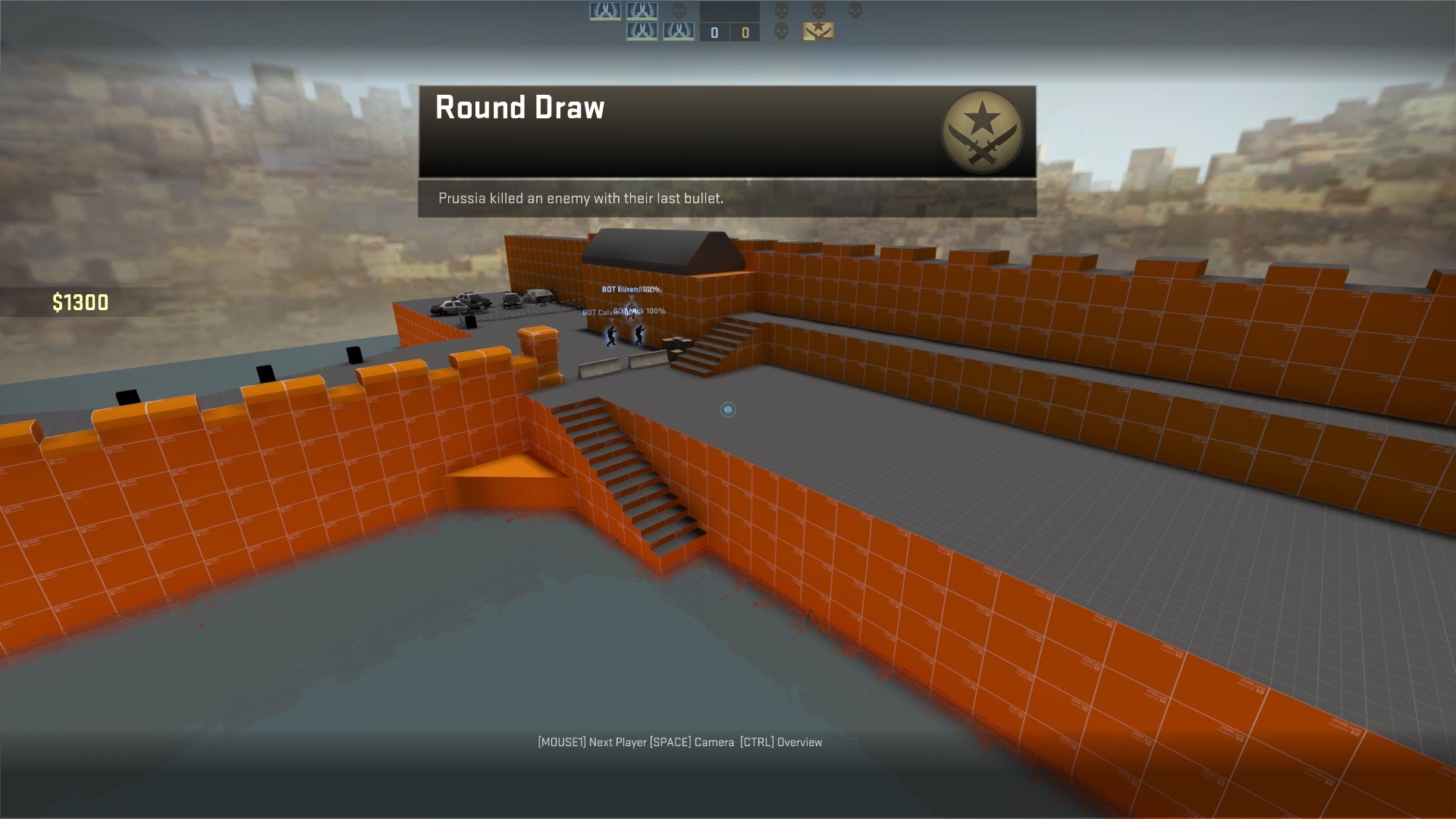Viewport: 1456px width, 819px height.
Task: Click the lower CT avatar in the second row
Action: 642,32
